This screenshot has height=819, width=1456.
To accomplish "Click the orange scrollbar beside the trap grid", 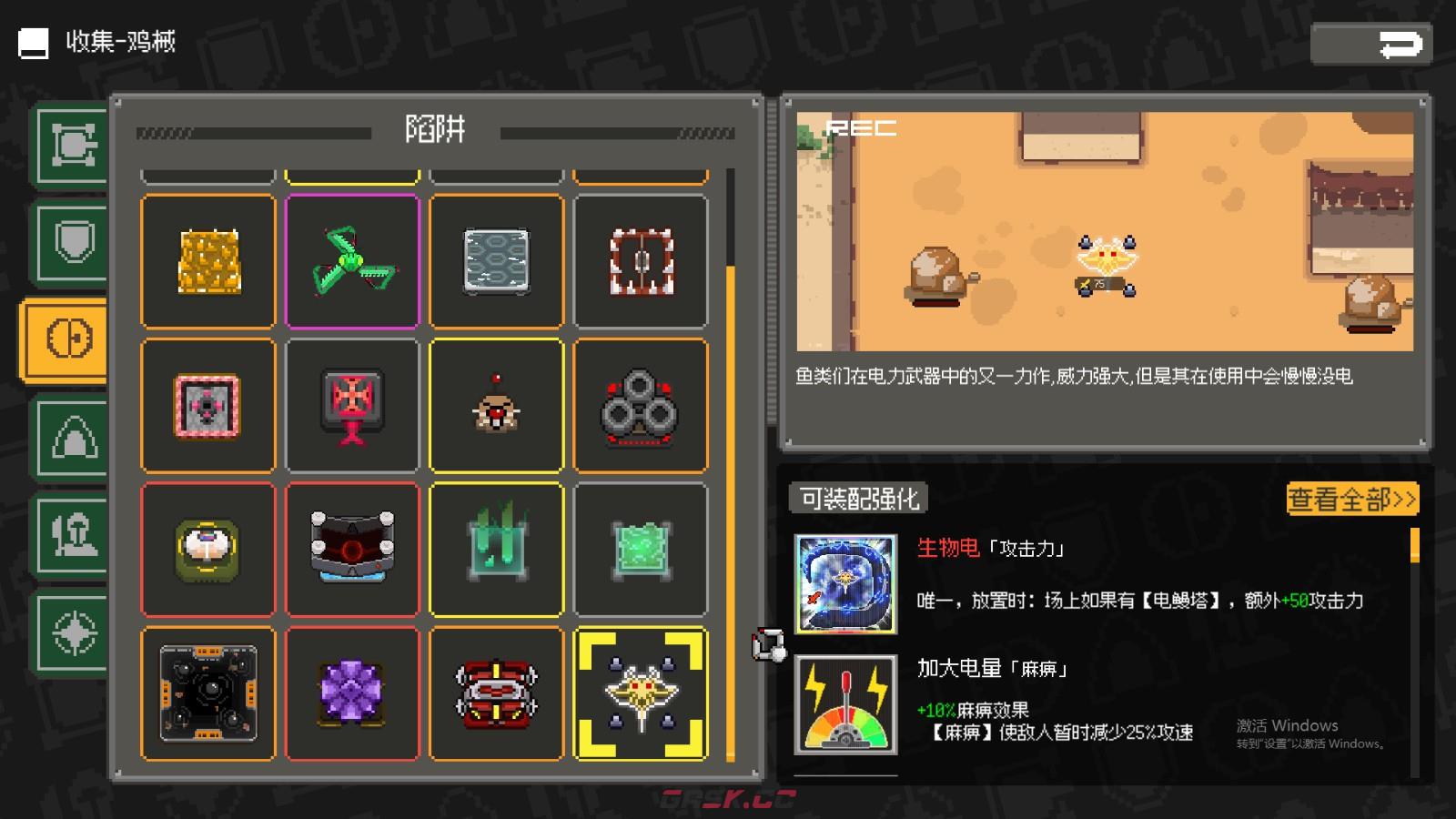I will (733, 510).
